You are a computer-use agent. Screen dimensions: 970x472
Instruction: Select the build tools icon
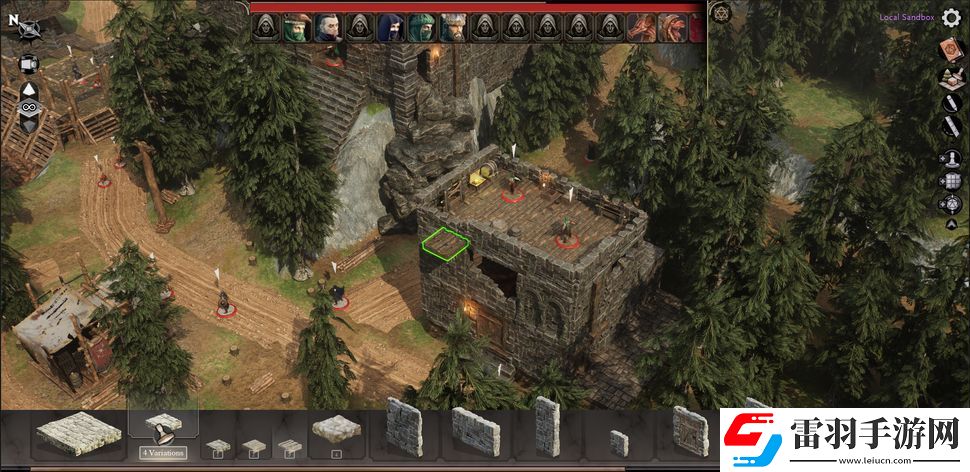point(951,76)
